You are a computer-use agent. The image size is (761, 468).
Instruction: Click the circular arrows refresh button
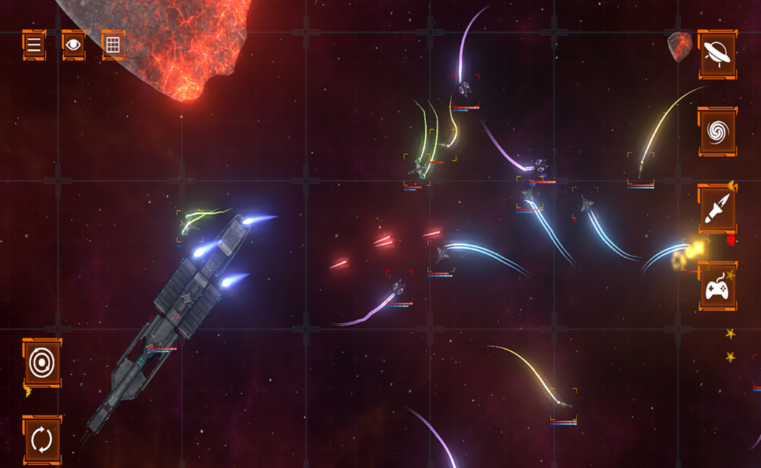click(x=42, y=439)
